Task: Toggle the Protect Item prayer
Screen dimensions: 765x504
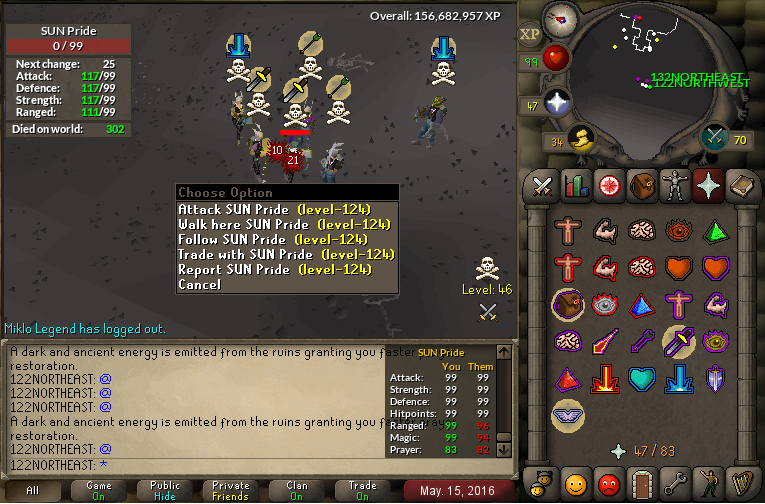Action: click(x=568, y=306)
